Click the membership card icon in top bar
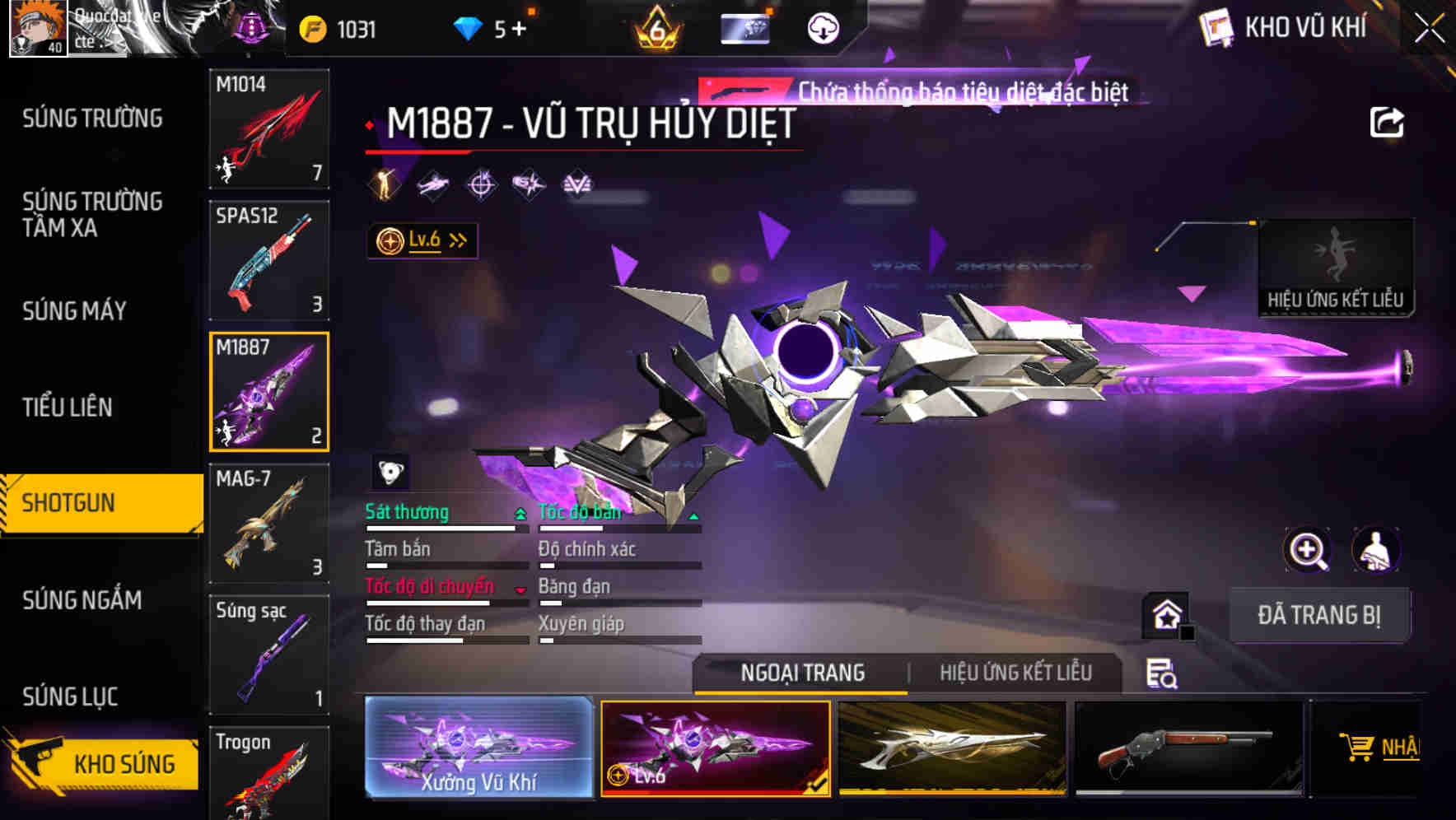 tap(744, 27)
